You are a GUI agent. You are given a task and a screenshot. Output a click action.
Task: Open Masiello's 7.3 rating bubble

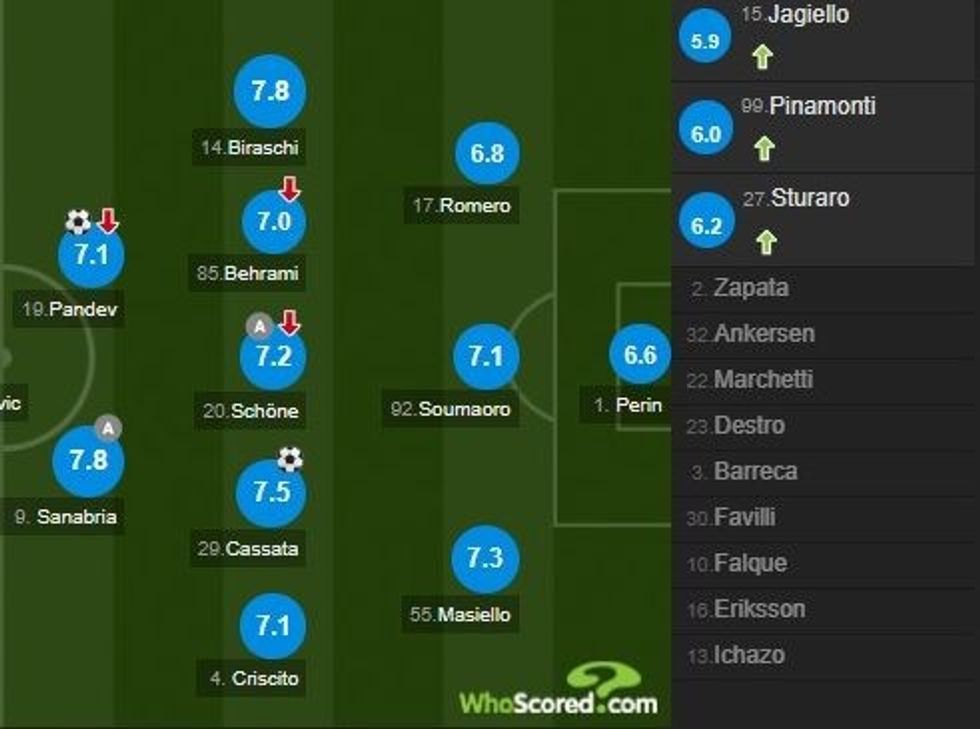(485, 558)
